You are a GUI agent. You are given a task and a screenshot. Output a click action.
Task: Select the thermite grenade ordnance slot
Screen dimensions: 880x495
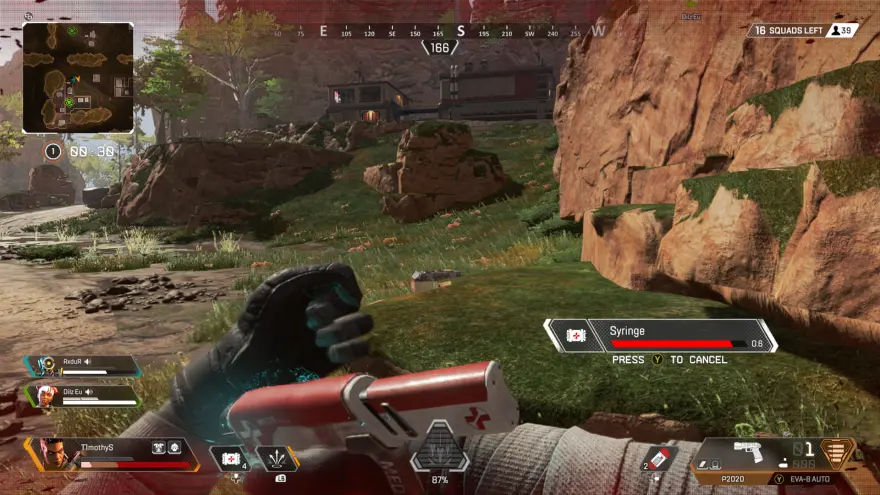click(x=657, y=457)
